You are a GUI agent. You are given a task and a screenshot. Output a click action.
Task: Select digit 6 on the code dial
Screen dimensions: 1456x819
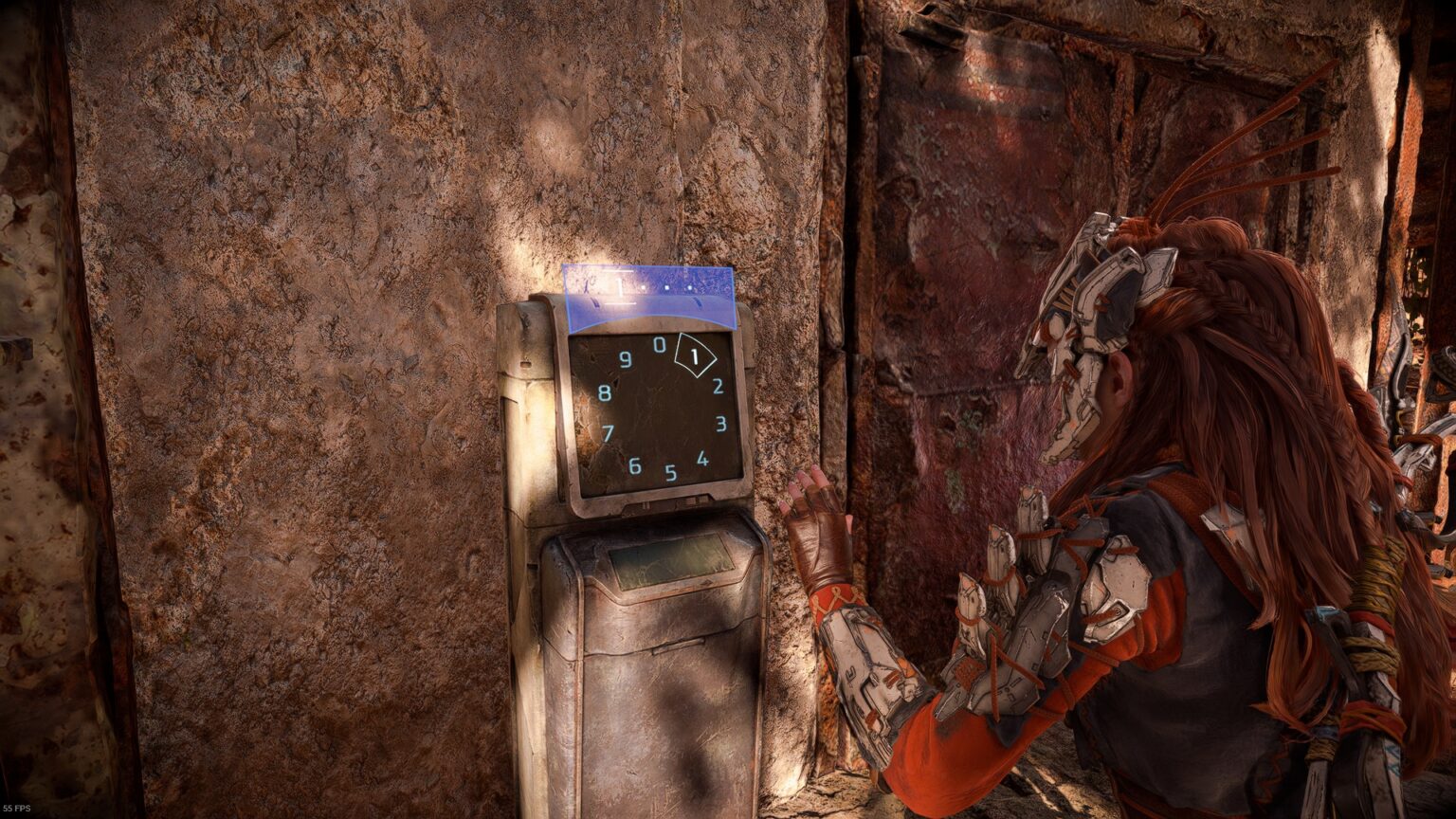[634, 464]
